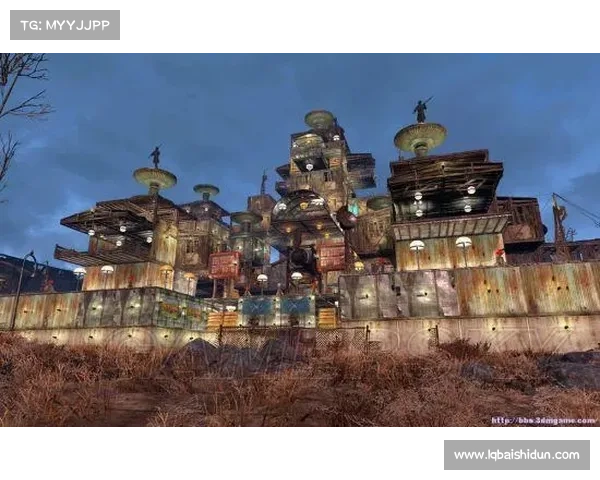
Task: Click the www.lqbaishidun.com website label
Action: click(x=516, y=455)
